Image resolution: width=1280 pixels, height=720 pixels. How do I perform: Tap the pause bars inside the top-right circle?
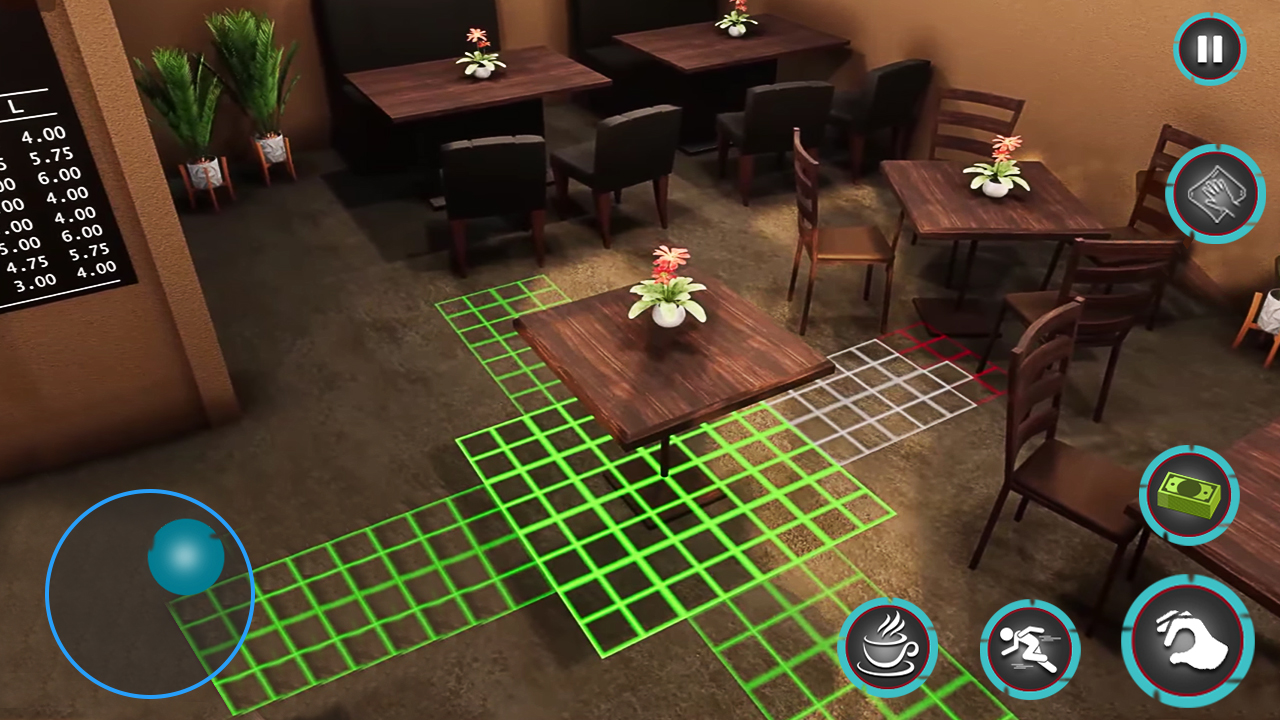click(x=1209, y=47)
